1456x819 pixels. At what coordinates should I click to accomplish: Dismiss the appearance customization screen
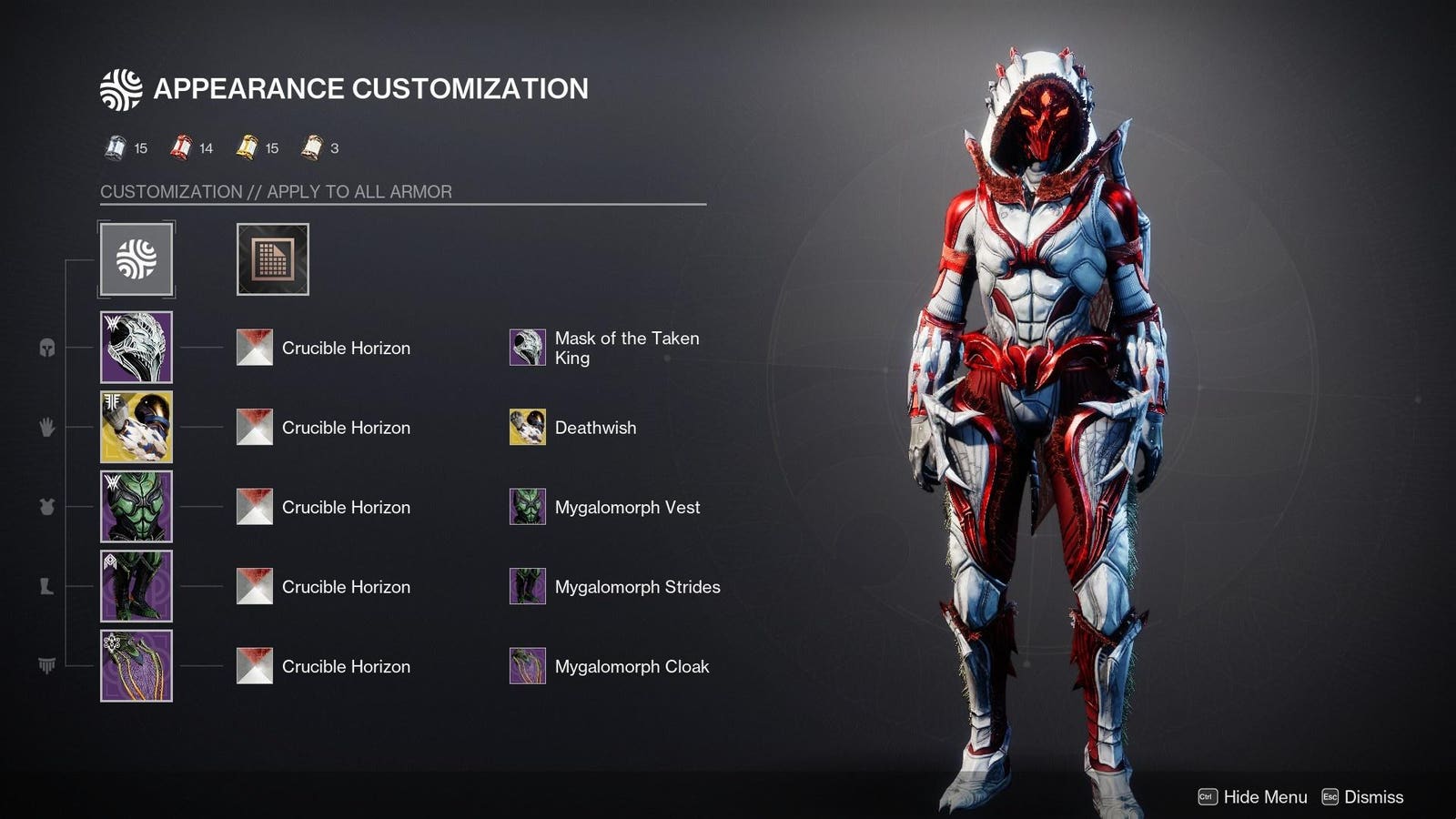[1362, 797]
